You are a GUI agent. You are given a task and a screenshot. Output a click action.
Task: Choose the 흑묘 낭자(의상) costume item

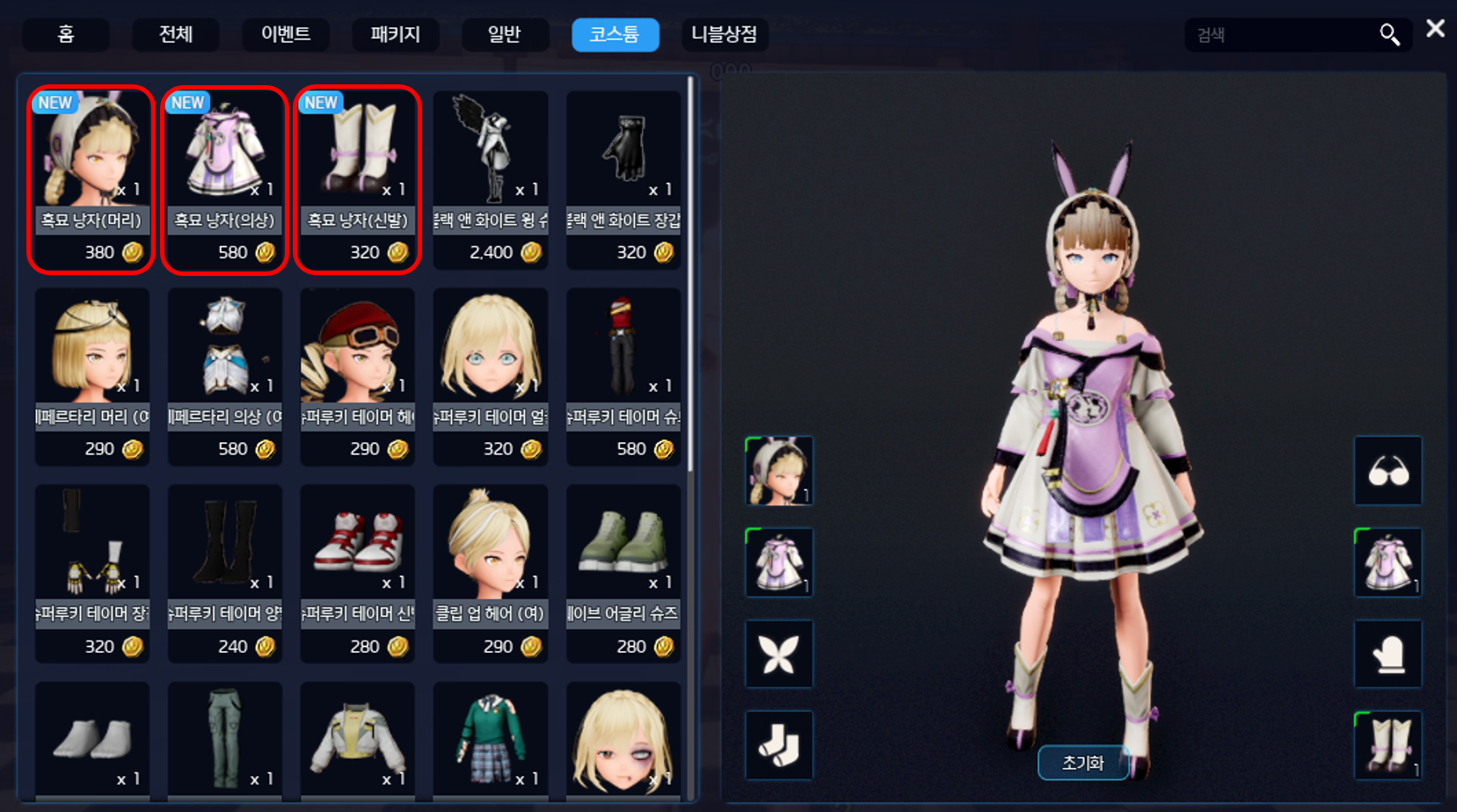coord(225,179)
